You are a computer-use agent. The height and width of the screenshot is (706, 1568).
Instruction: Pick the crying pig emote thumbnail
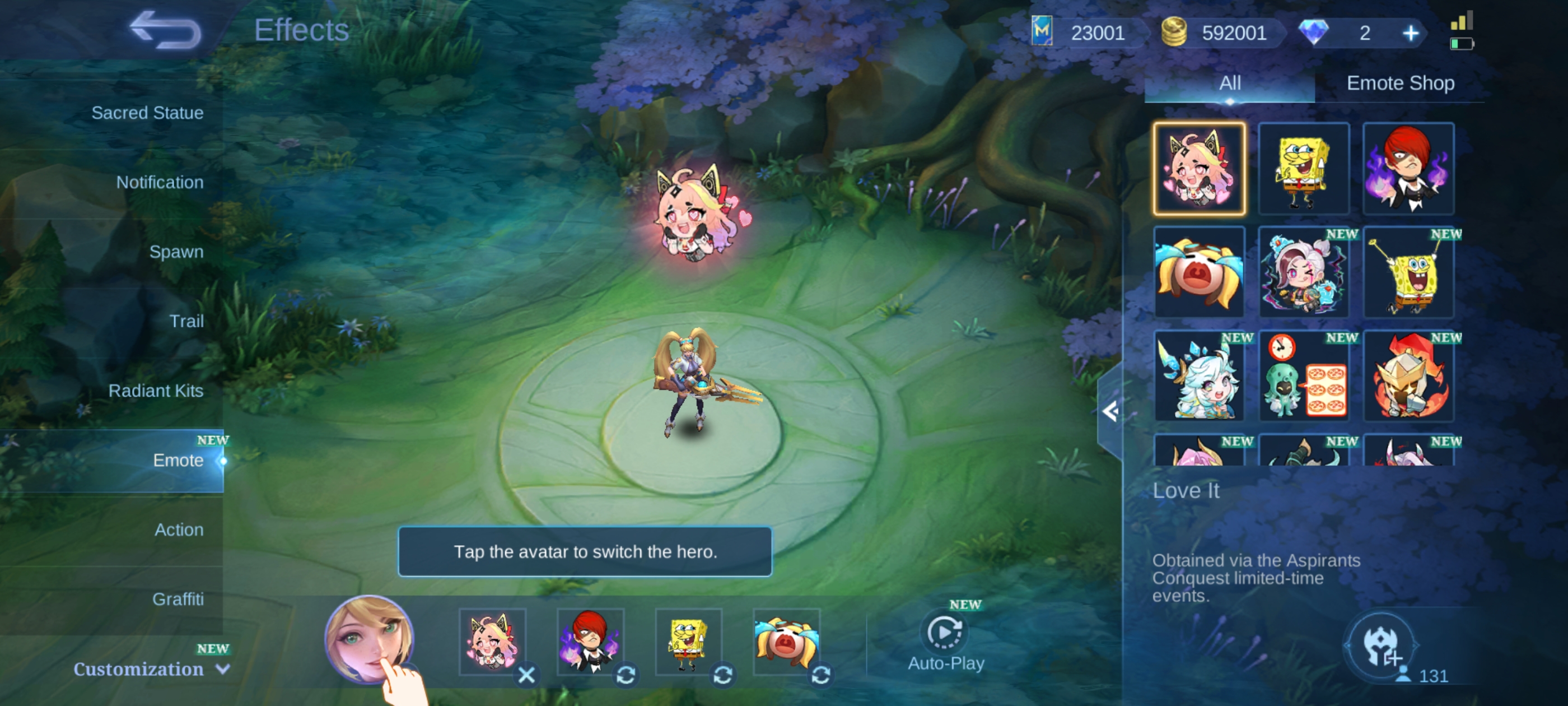(1198, 272)
